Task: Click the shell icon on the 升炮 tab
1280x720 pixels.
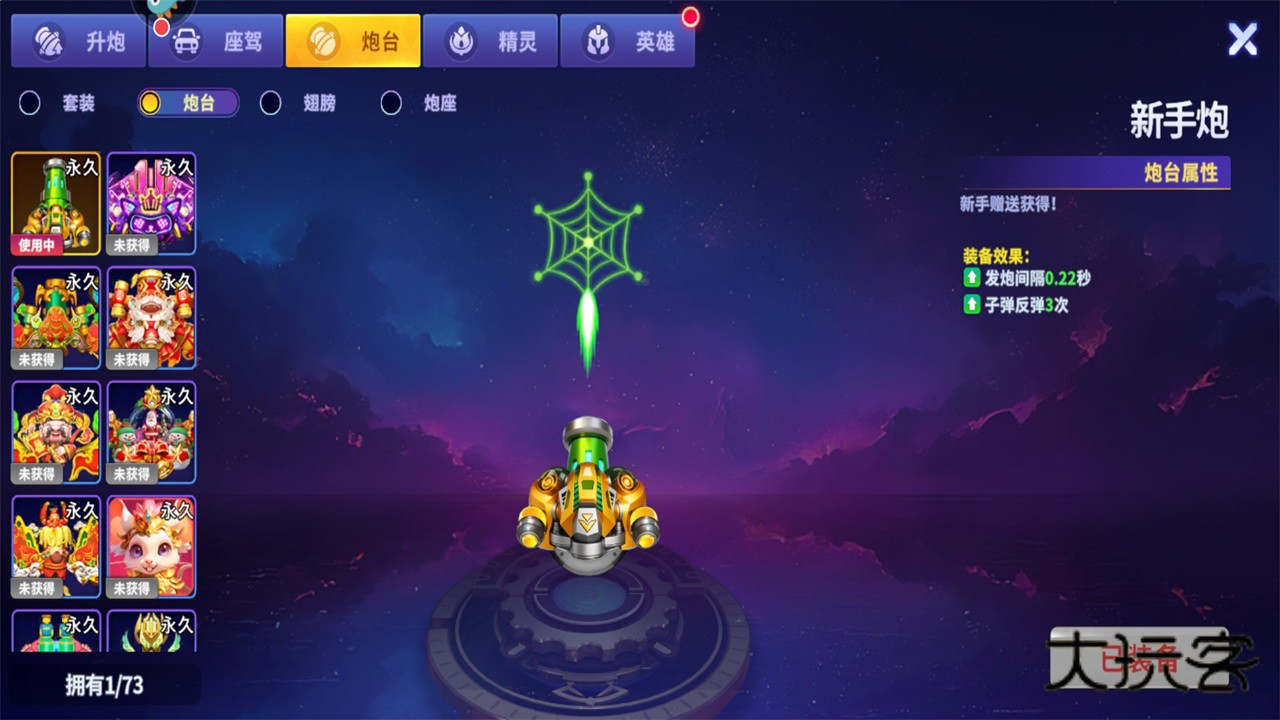Action: (48, 42)
